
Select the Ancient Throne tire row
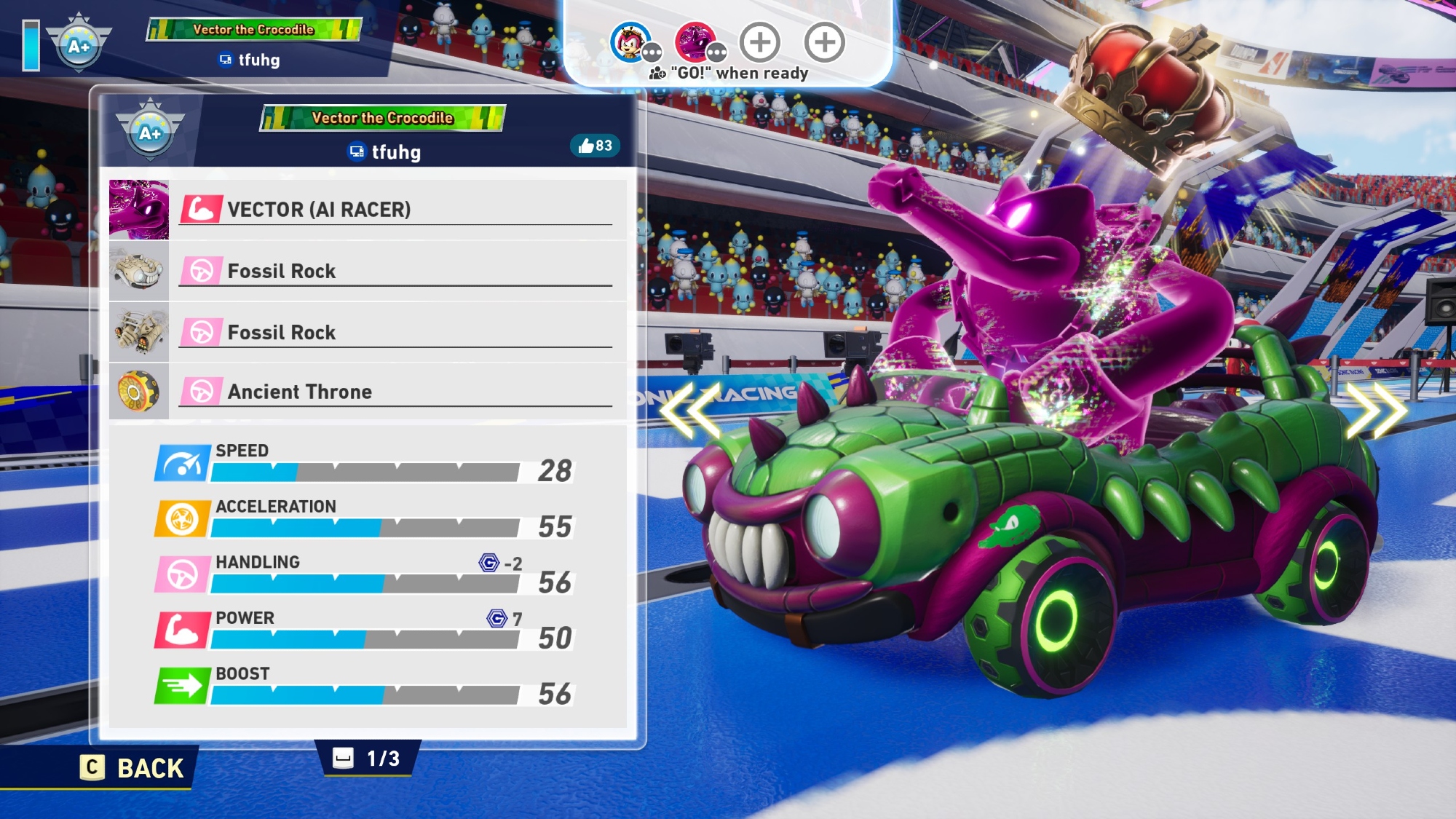click(x=368, y=392)
